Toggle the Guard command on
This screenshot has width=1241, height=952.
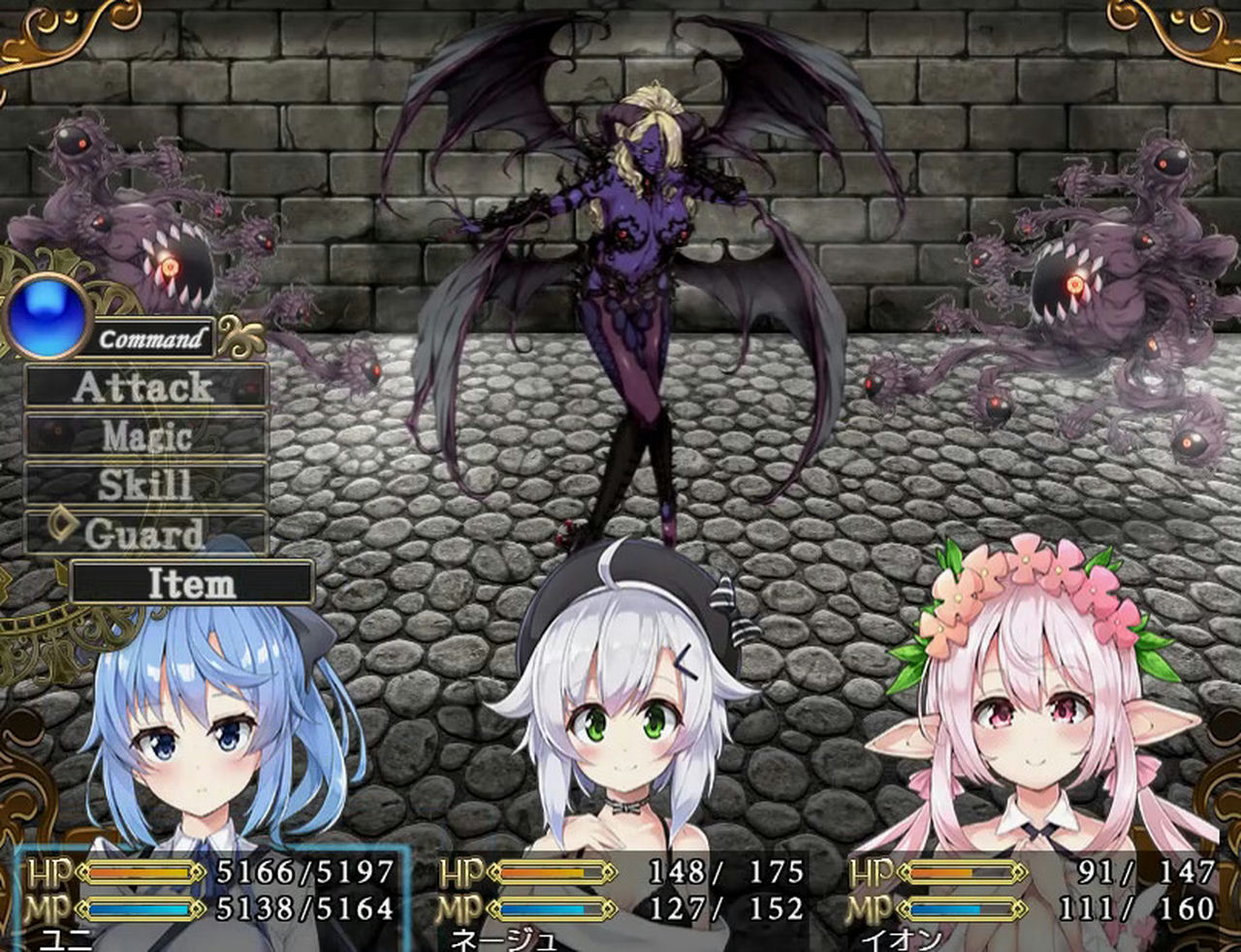pos(145,532)
